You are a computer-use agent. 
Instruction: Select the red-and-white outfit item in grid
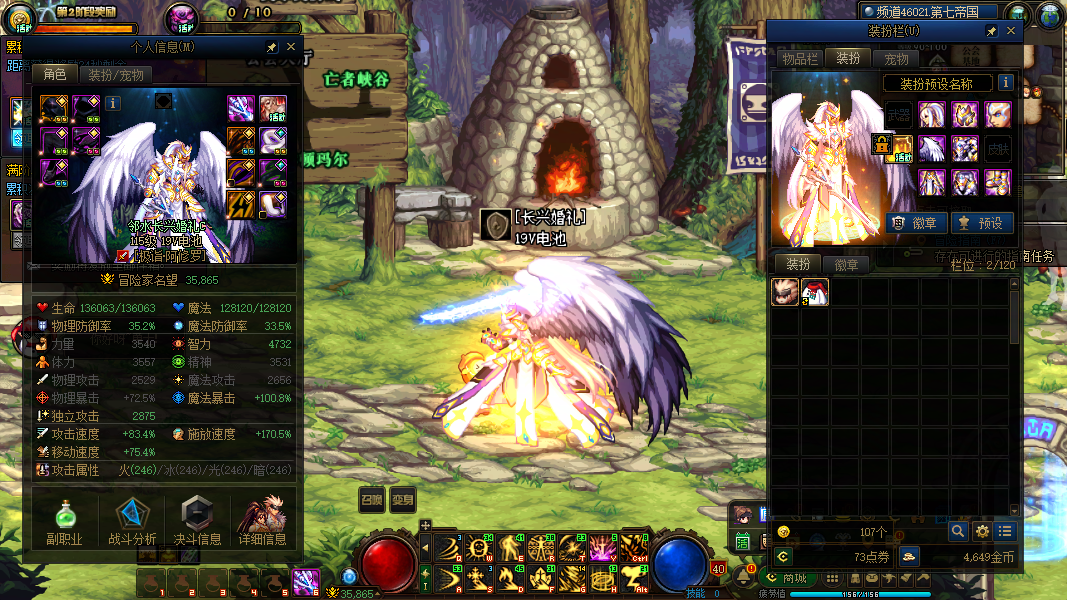point(815,292)
